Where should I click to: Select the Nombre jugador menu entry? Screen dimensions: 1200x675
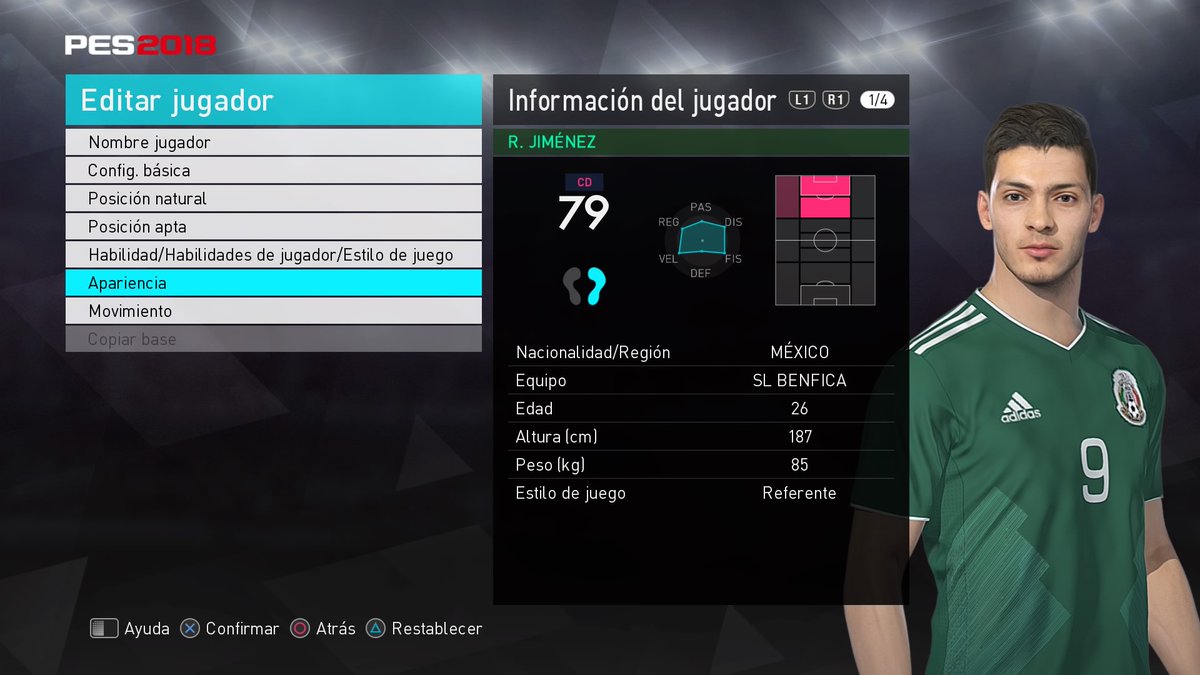point(273,143)
